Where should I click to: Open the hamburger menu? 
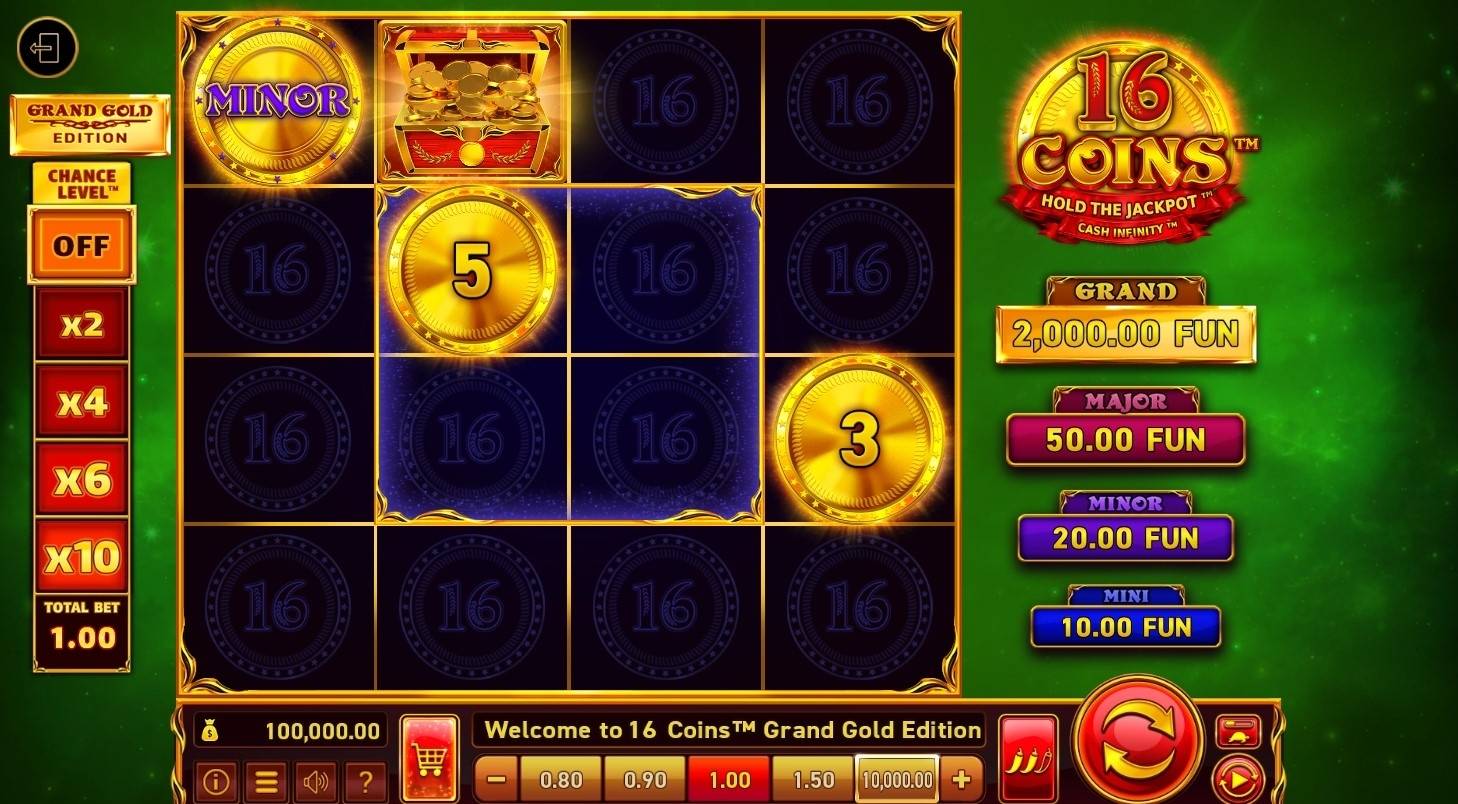pyautogui.click(x=266, y=782)
